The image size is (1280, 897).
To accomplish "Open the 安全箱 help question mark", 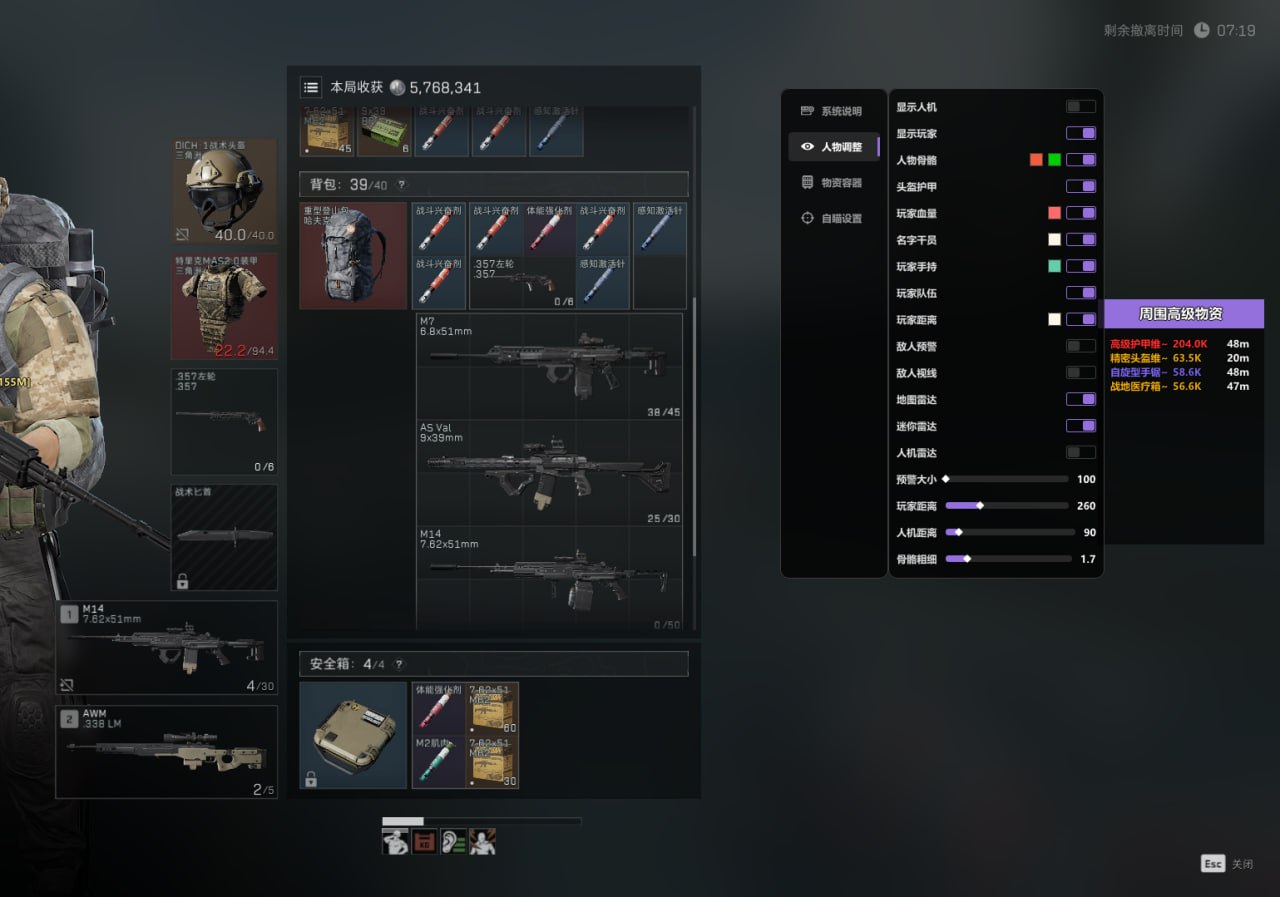I will pos(398,664).
